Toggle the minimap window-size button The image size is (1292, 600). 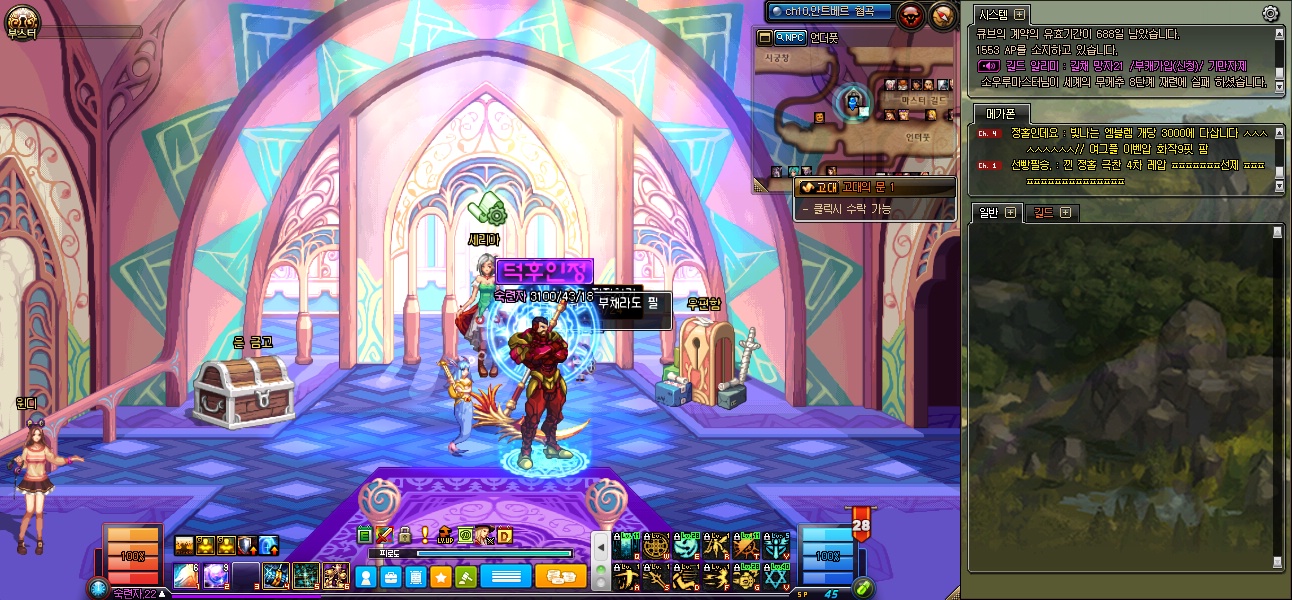pos(765,38)
